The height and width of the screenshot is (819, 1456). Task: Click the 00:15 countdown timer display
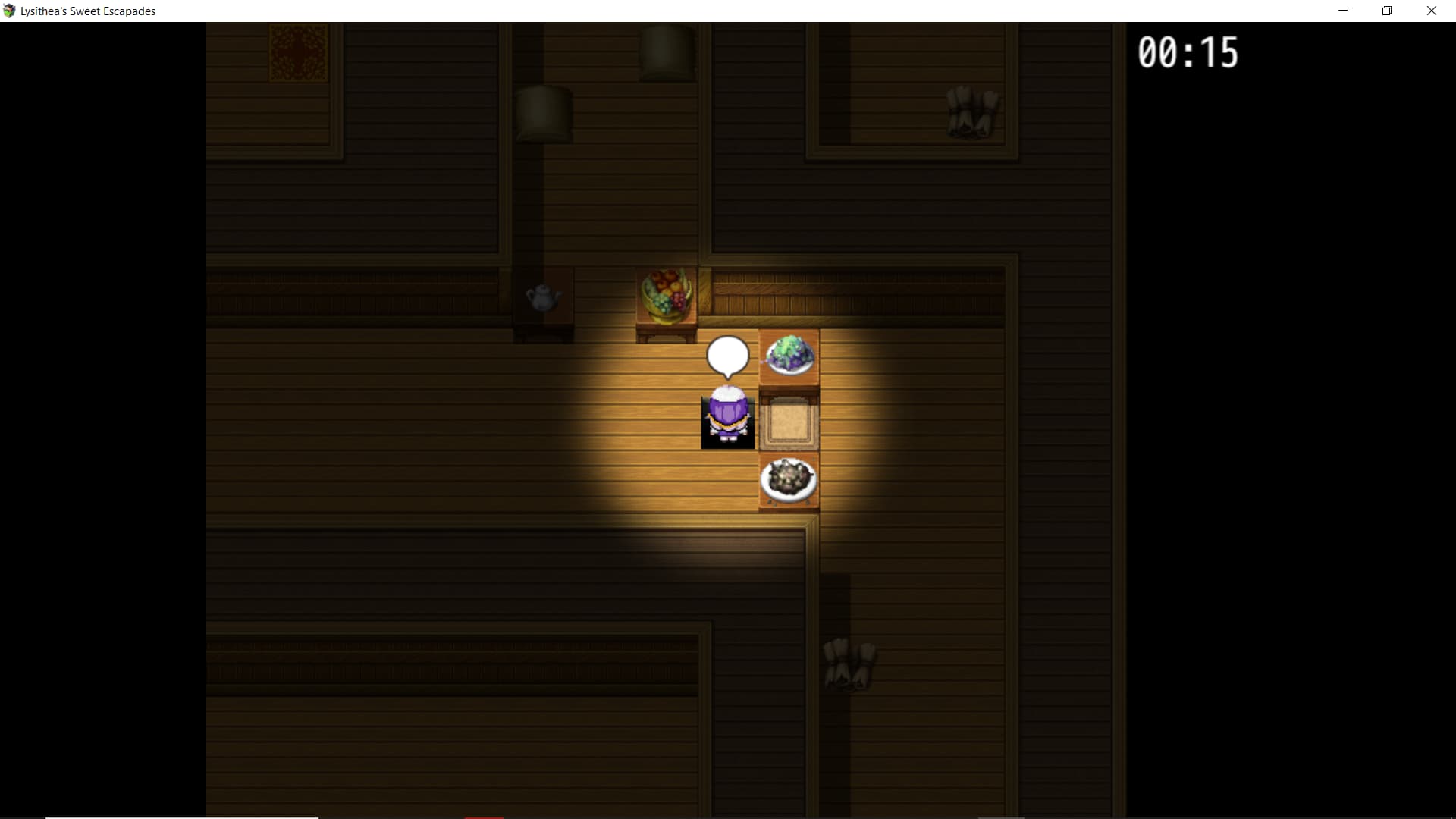[x=1189, y=52]
